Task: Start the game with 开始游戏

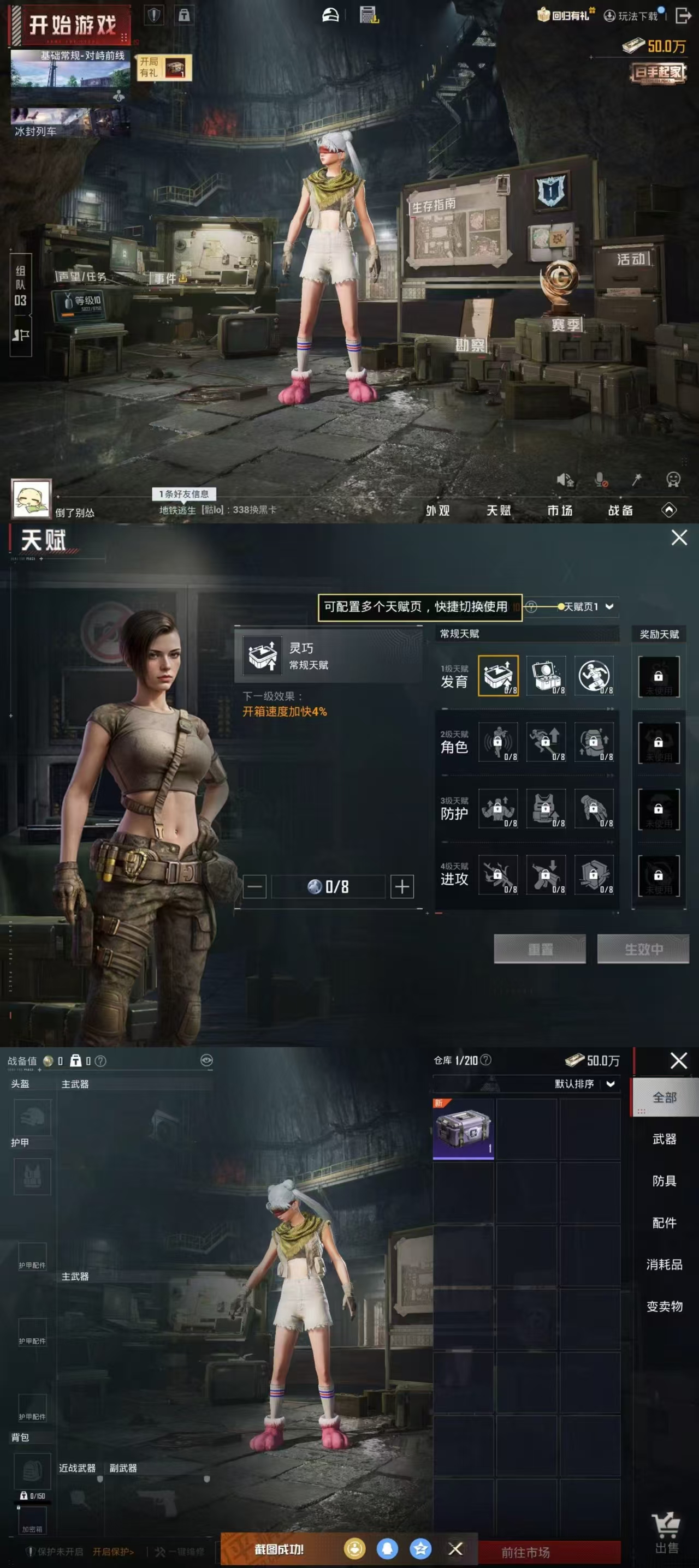Action: [x=71, y=25]
